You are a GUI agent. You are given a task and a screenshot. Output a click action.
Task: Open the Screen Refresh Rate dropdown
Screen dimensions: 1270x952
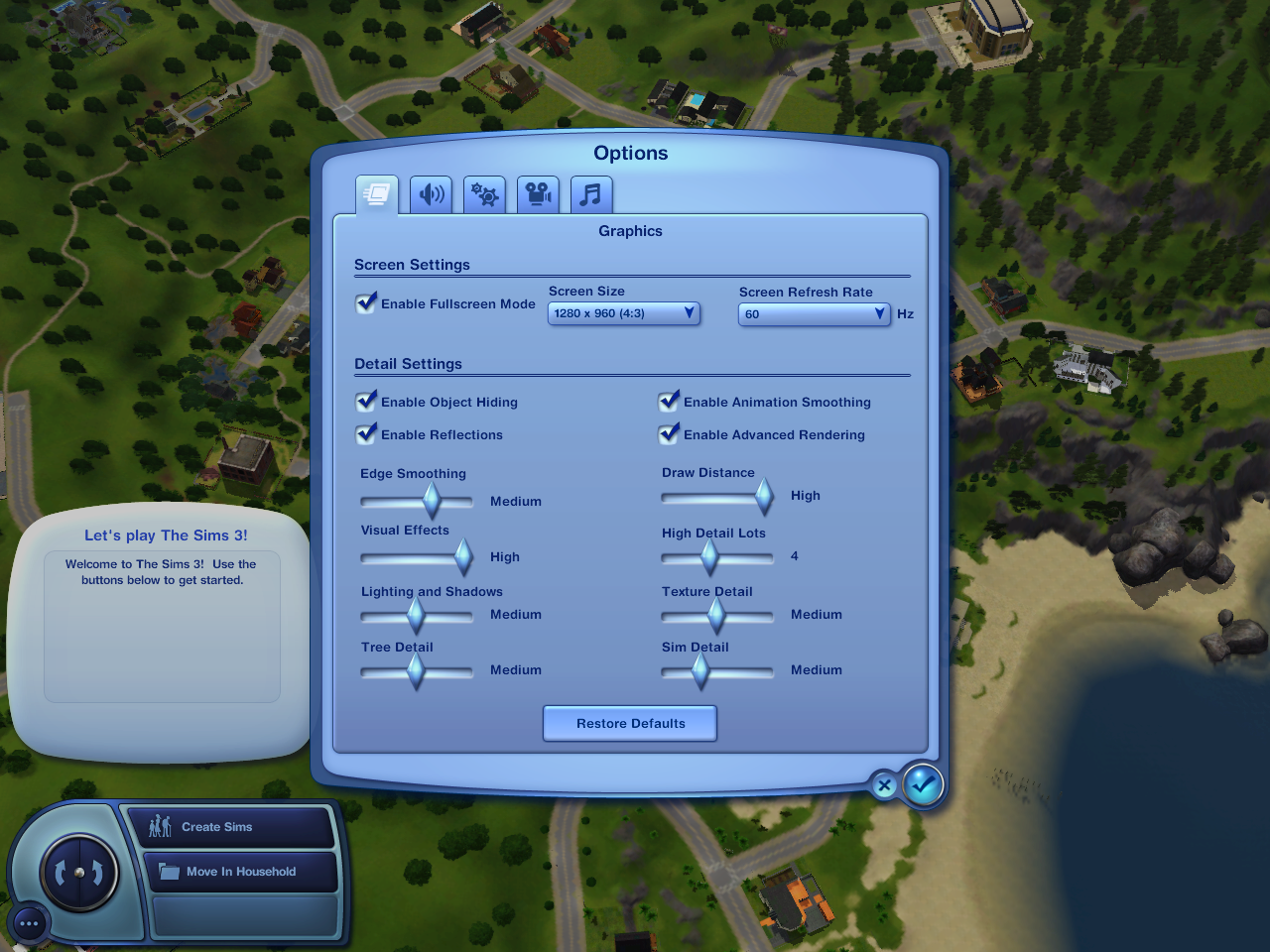[x=814, y=314]
